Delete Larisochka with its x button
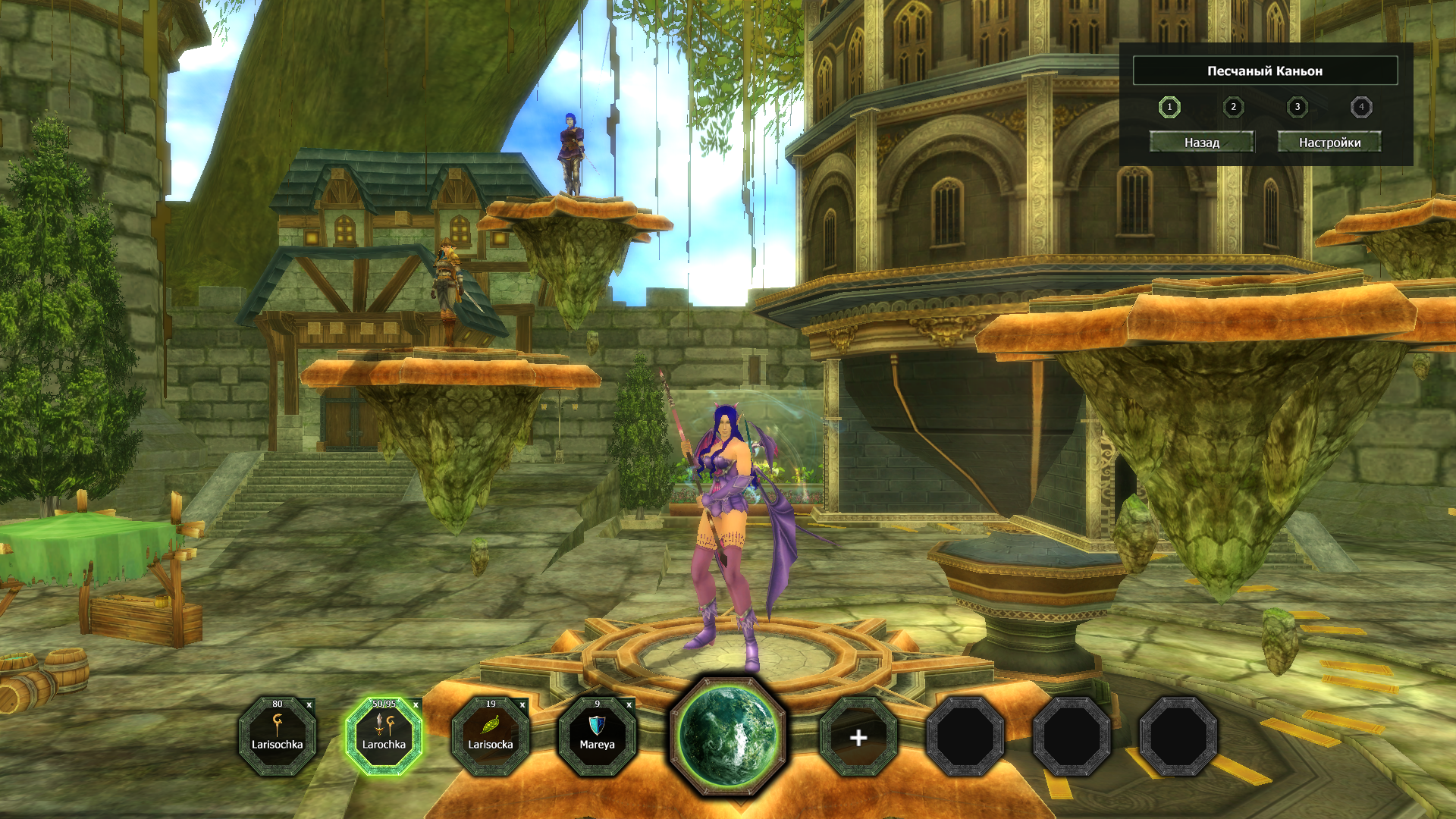This screenshot has height=819, width=1456. 309,705
